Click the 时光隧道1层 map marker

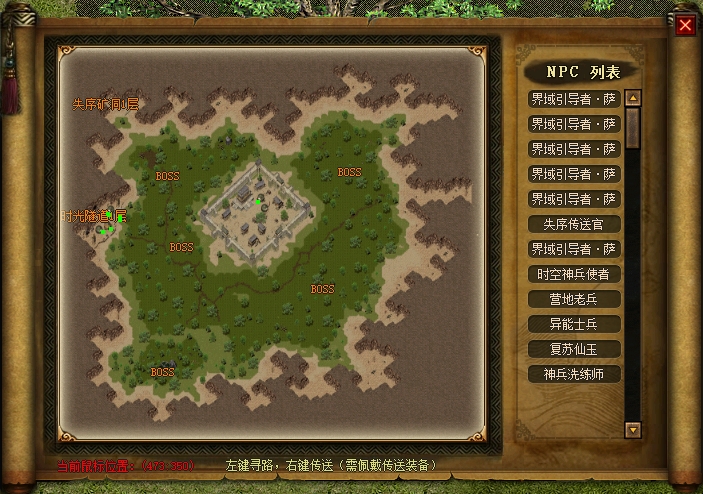pyautogui.click(x=93, y=216)
